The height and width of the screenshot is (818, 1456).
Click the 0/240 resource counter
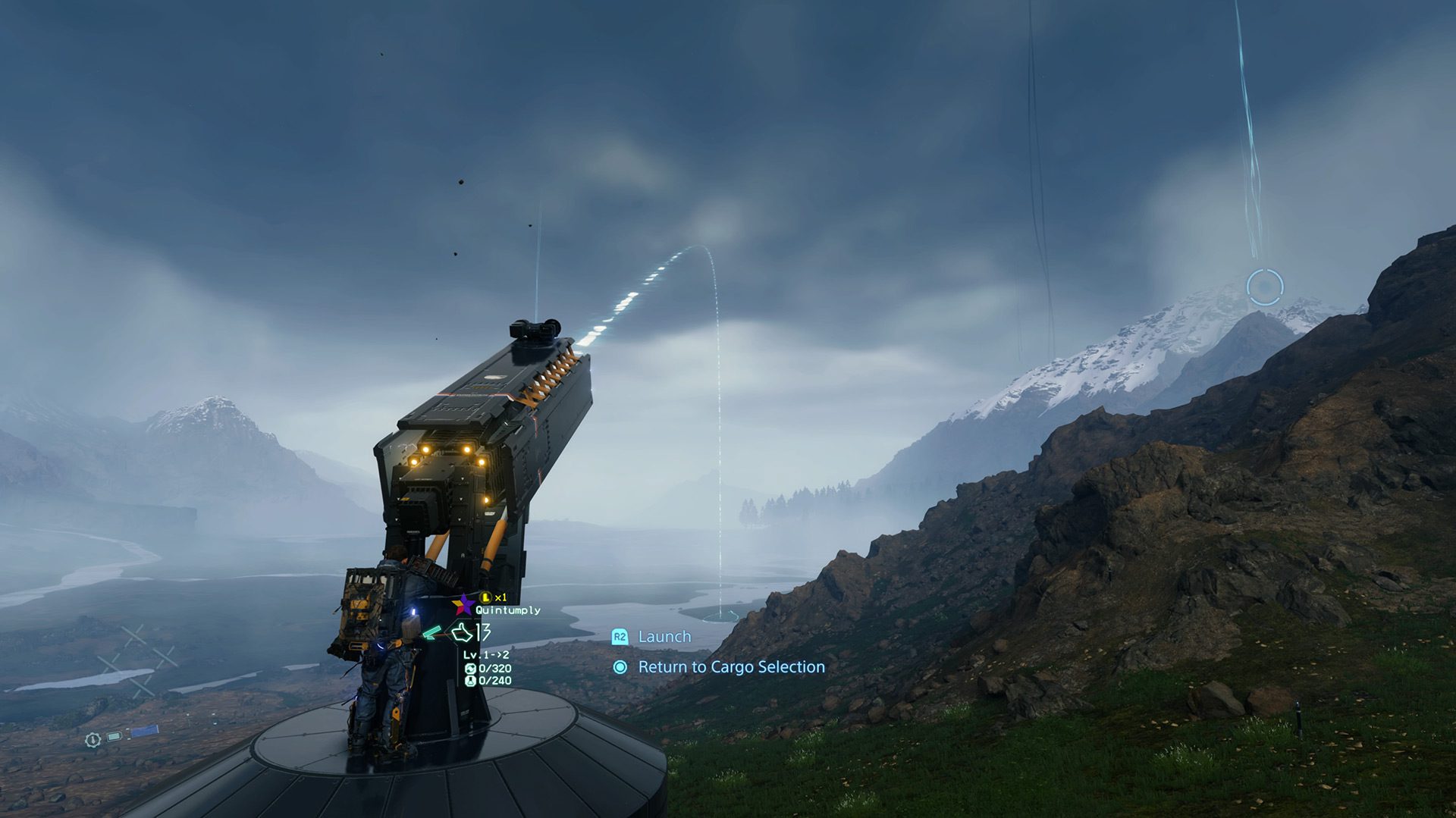click(494, 681)
